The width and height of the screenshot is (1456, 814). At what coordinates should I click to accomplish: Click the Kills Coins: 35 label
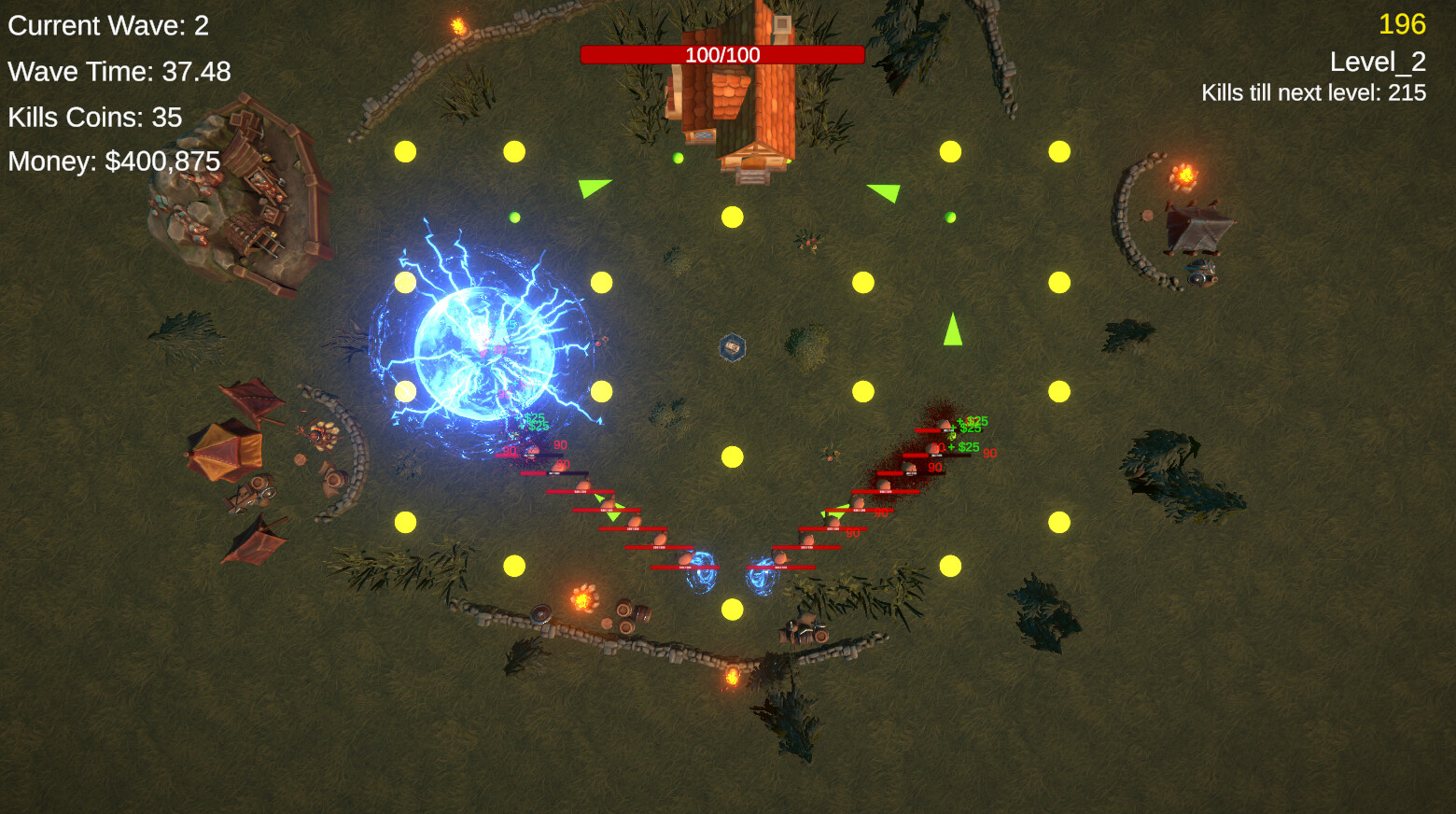[x=94, y=117]
